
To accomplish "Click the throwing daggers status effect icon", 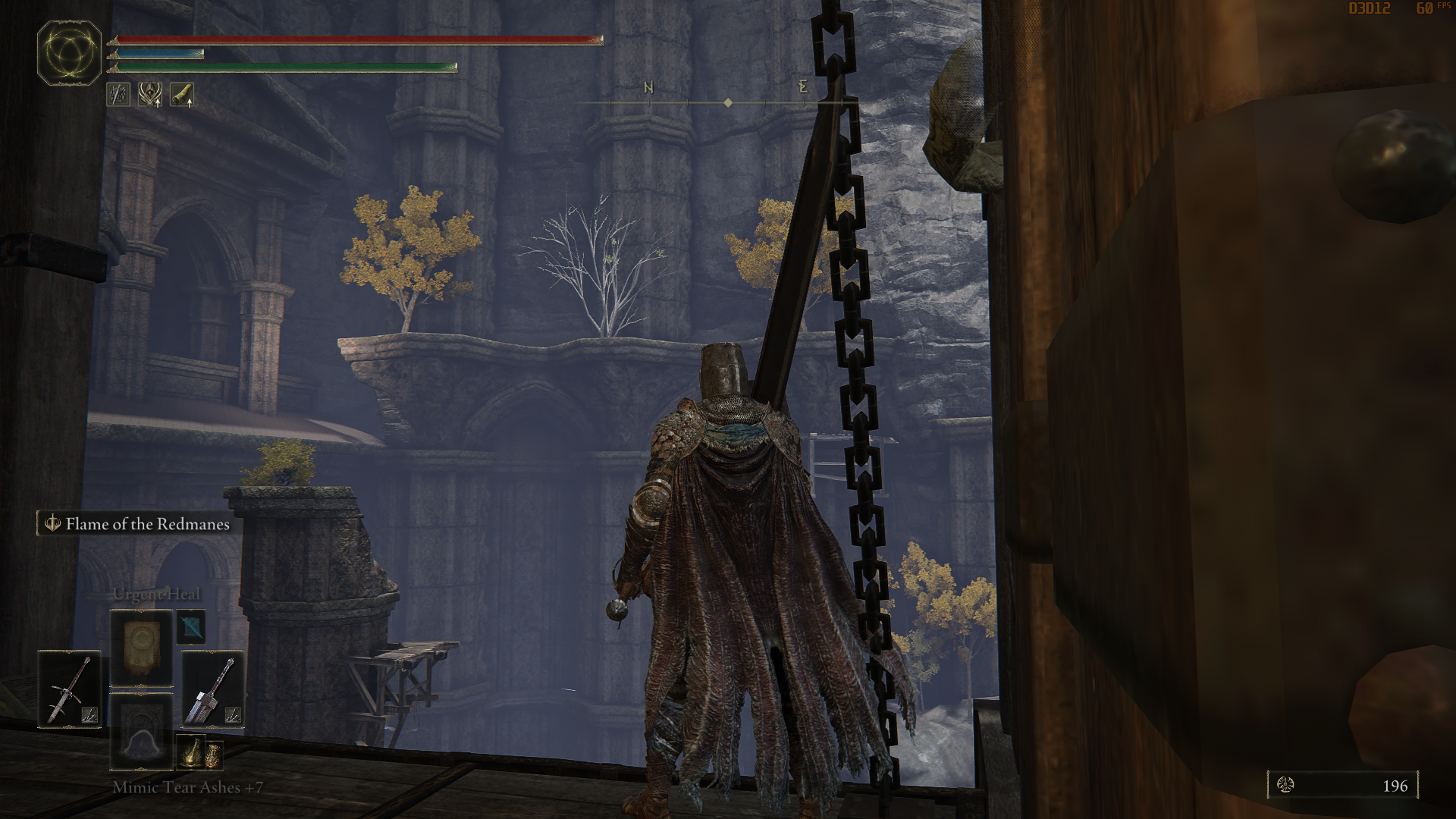I will [x=118, y=96].
